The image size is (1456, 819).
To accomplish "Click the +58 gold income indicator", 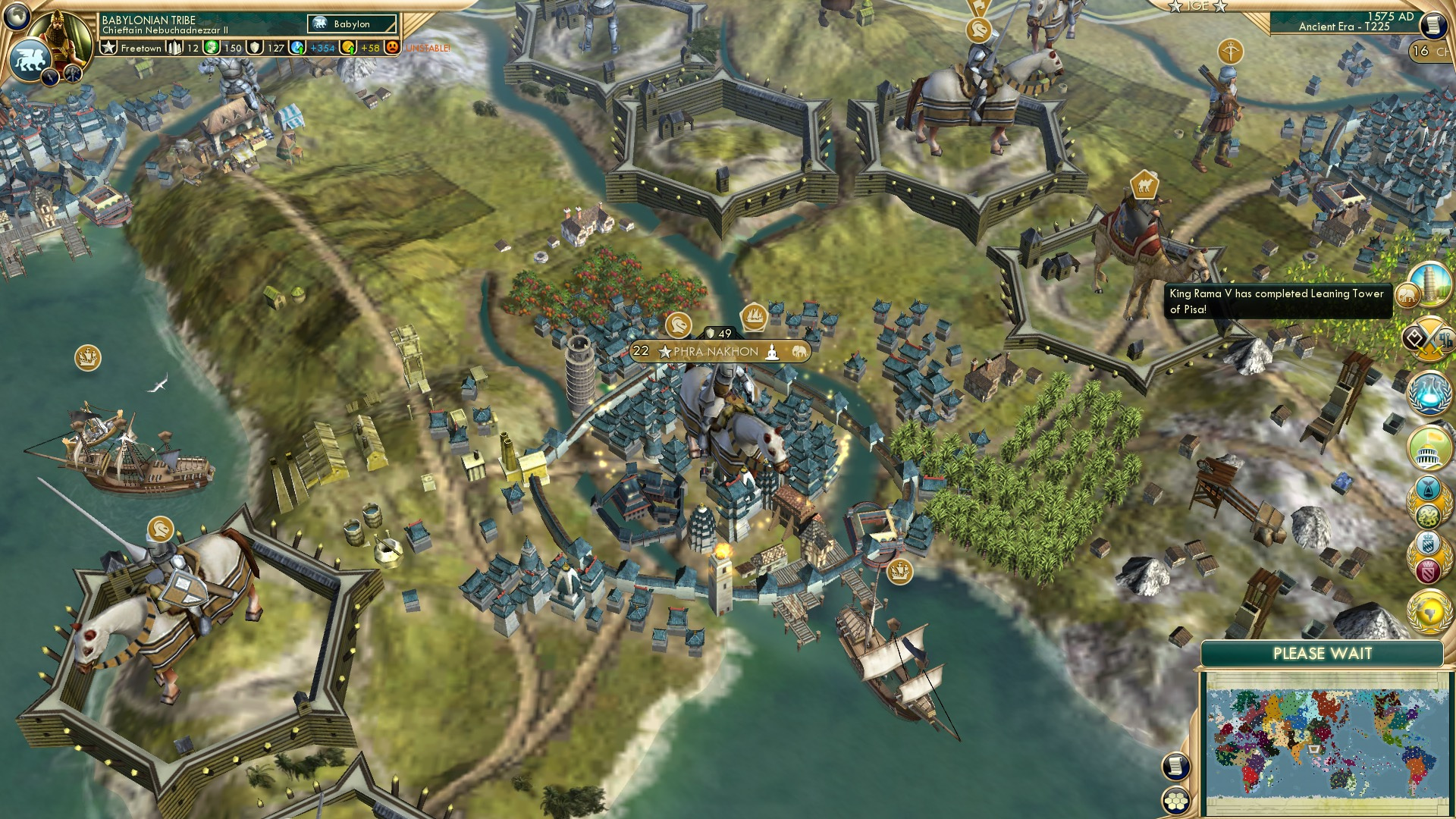I will click(x=369, y=47).
